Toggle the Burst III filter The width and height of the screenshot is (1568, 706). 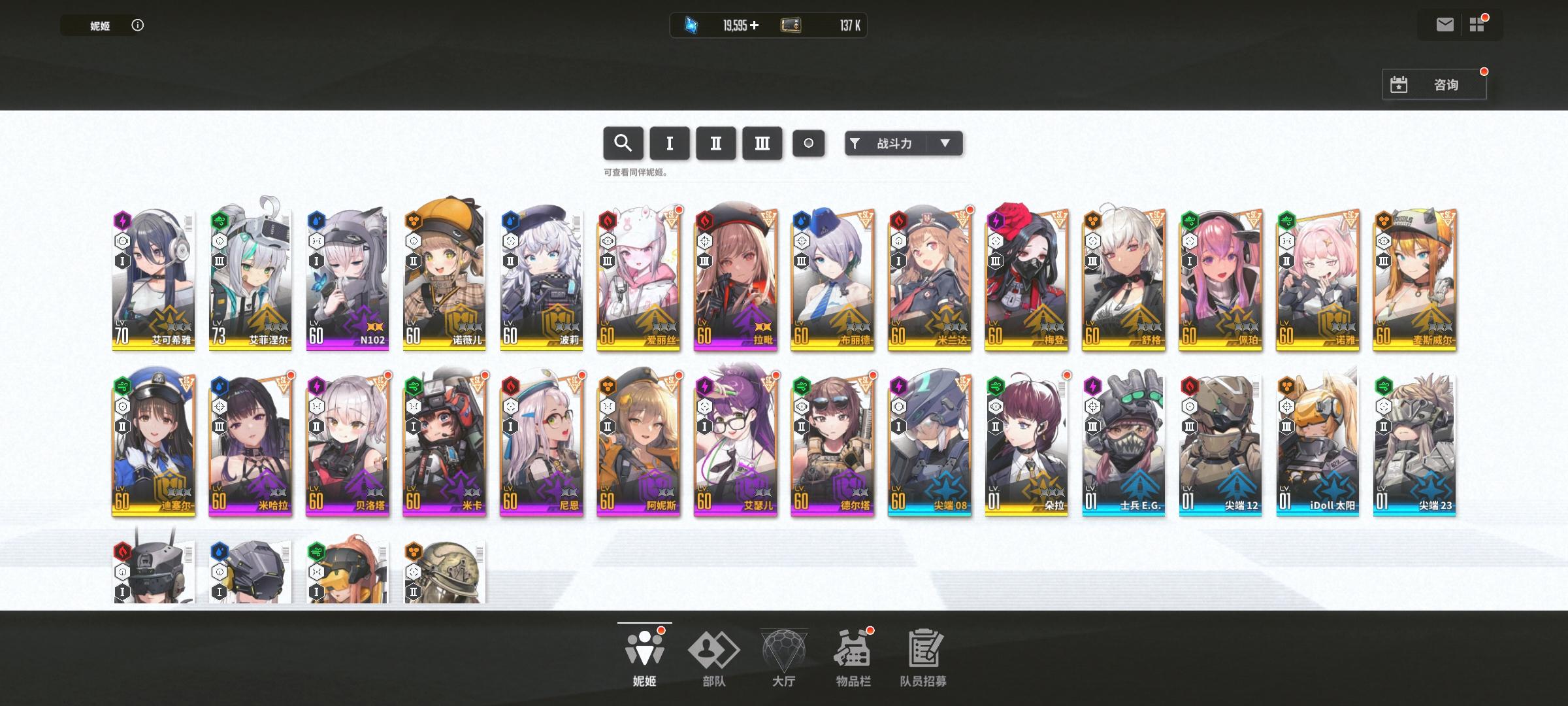click(762, 143)
